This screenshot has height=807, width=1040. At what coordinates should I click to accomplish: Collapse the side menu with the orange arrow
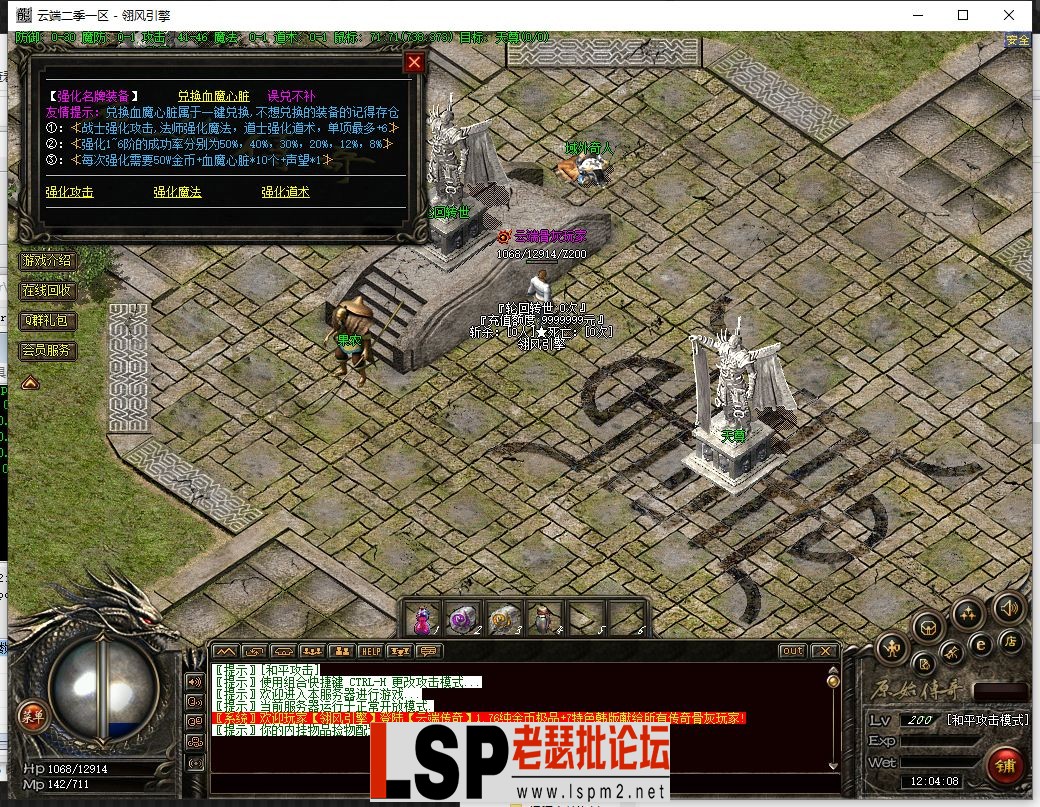(30, 381)
